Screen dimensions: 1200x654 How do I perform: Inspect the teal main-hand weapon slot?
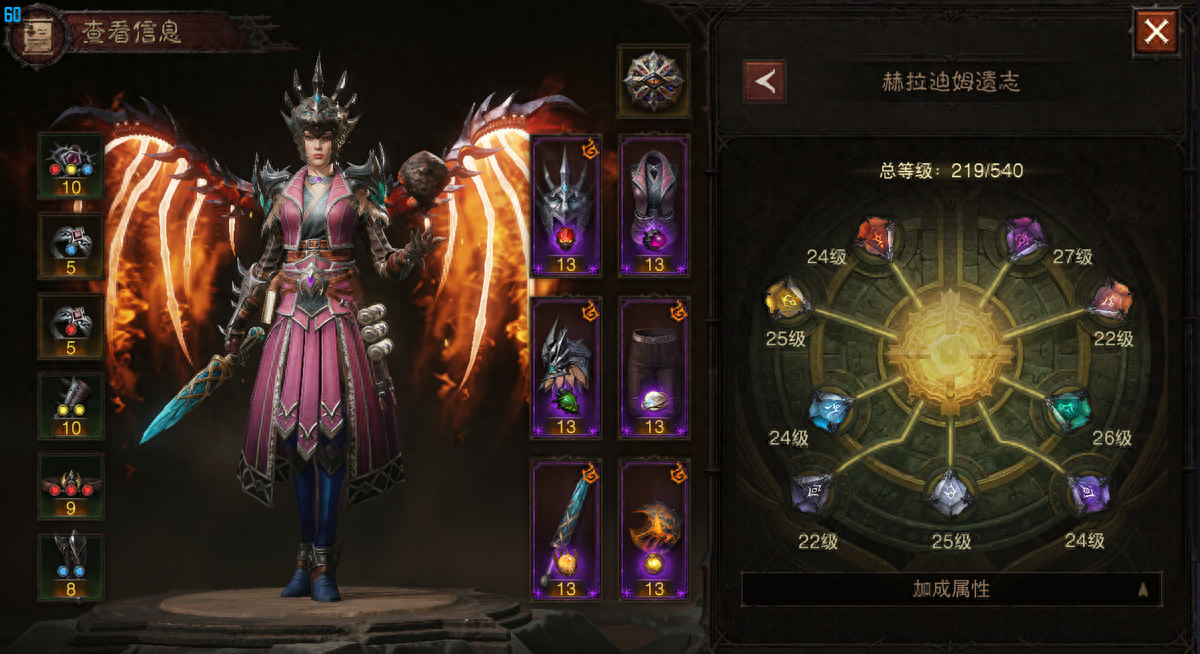click(x=566, y=529)
